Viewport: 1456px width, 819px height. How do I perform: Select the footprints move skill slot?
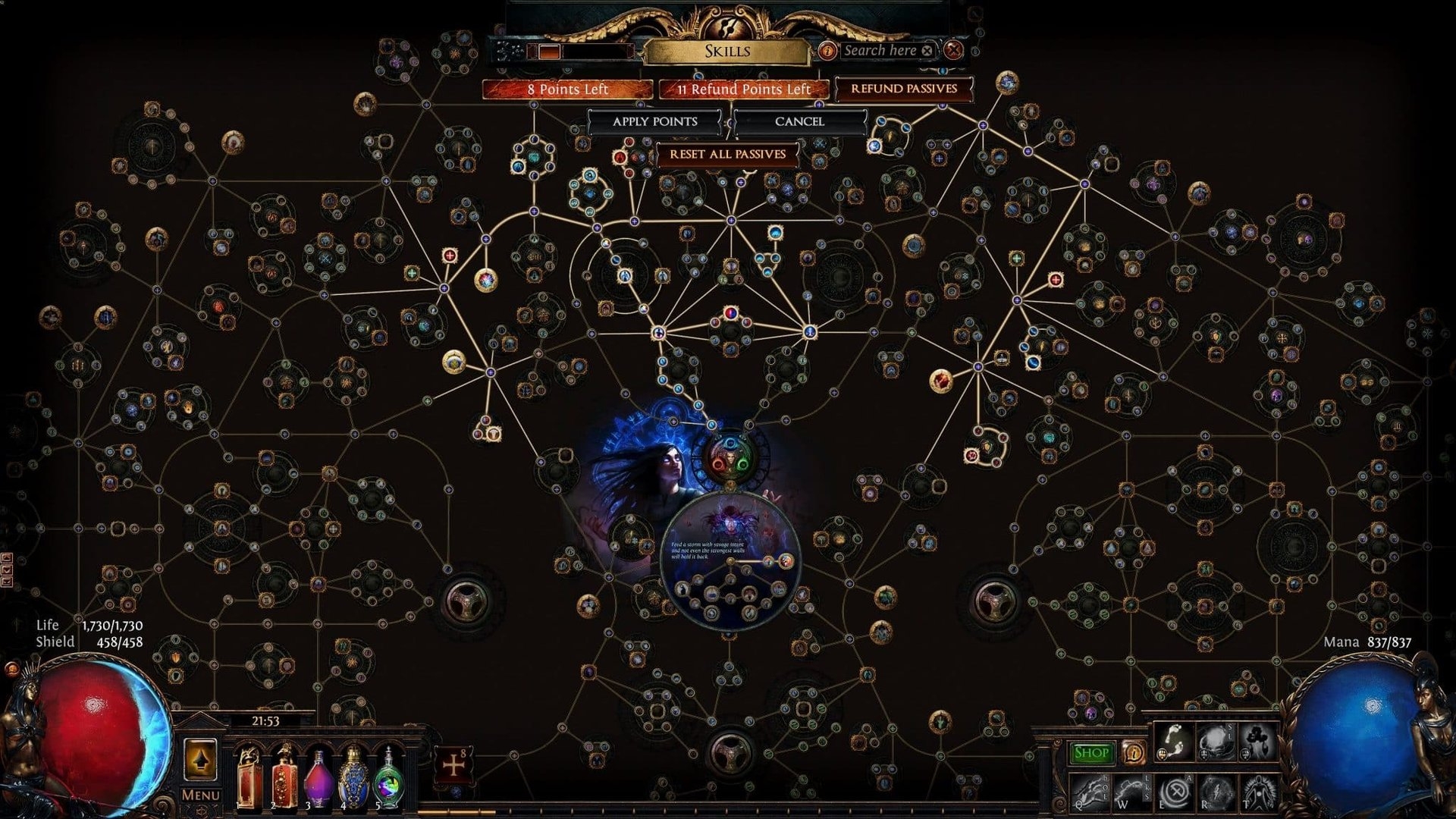tap(1172, 742)
